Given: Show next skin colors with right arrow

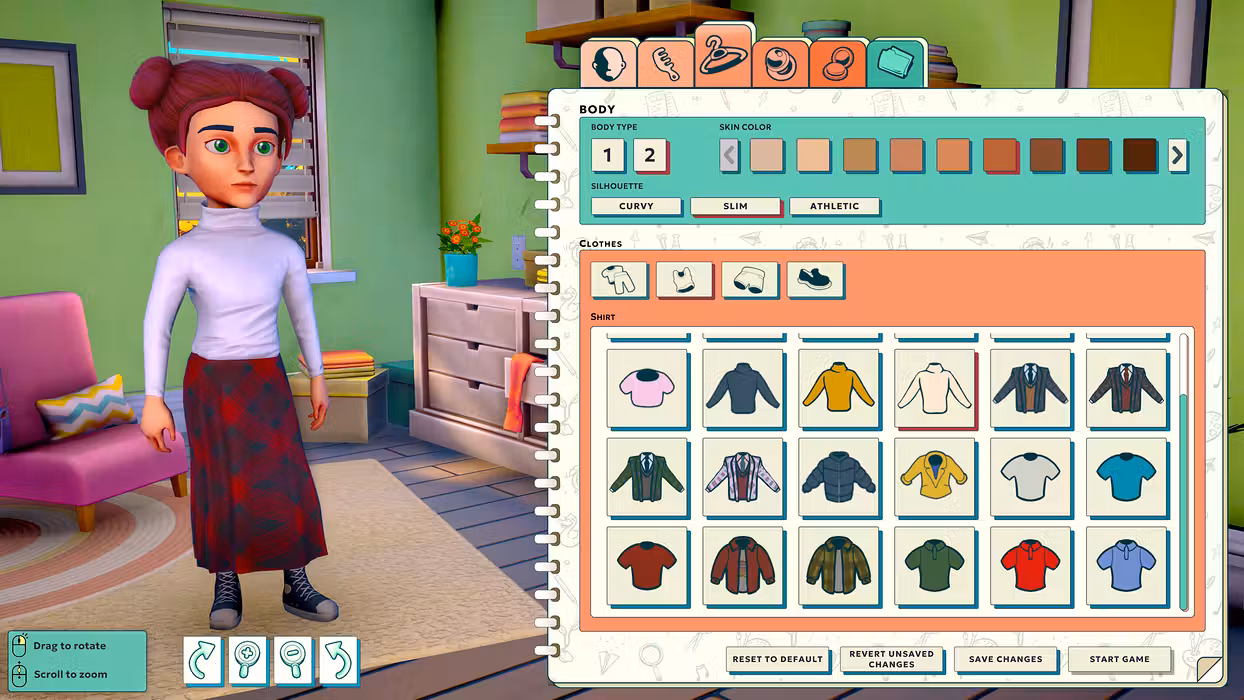Looking at the screenshot, I should pyautogui.click(x=1177, y=155).
